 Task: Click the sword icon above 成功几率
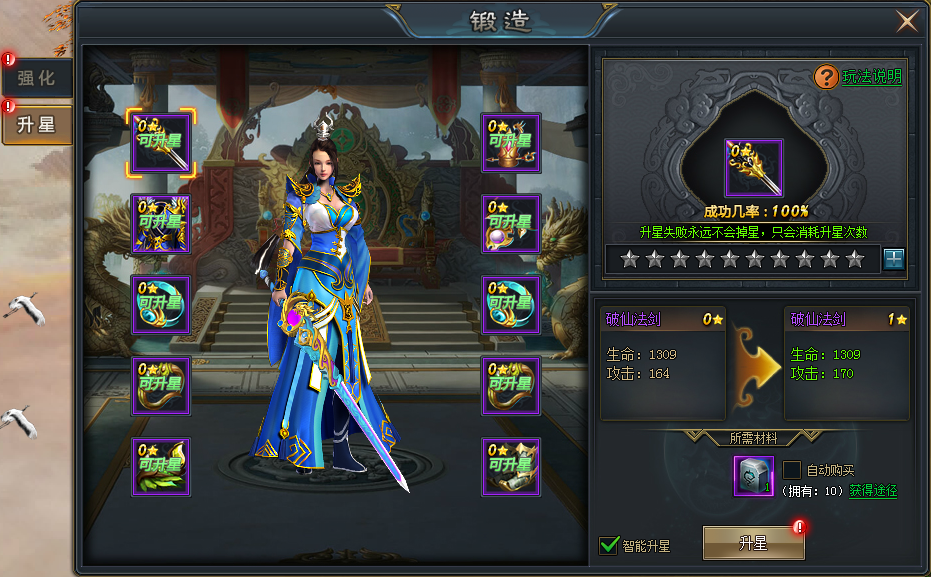(x=753, y=168)
